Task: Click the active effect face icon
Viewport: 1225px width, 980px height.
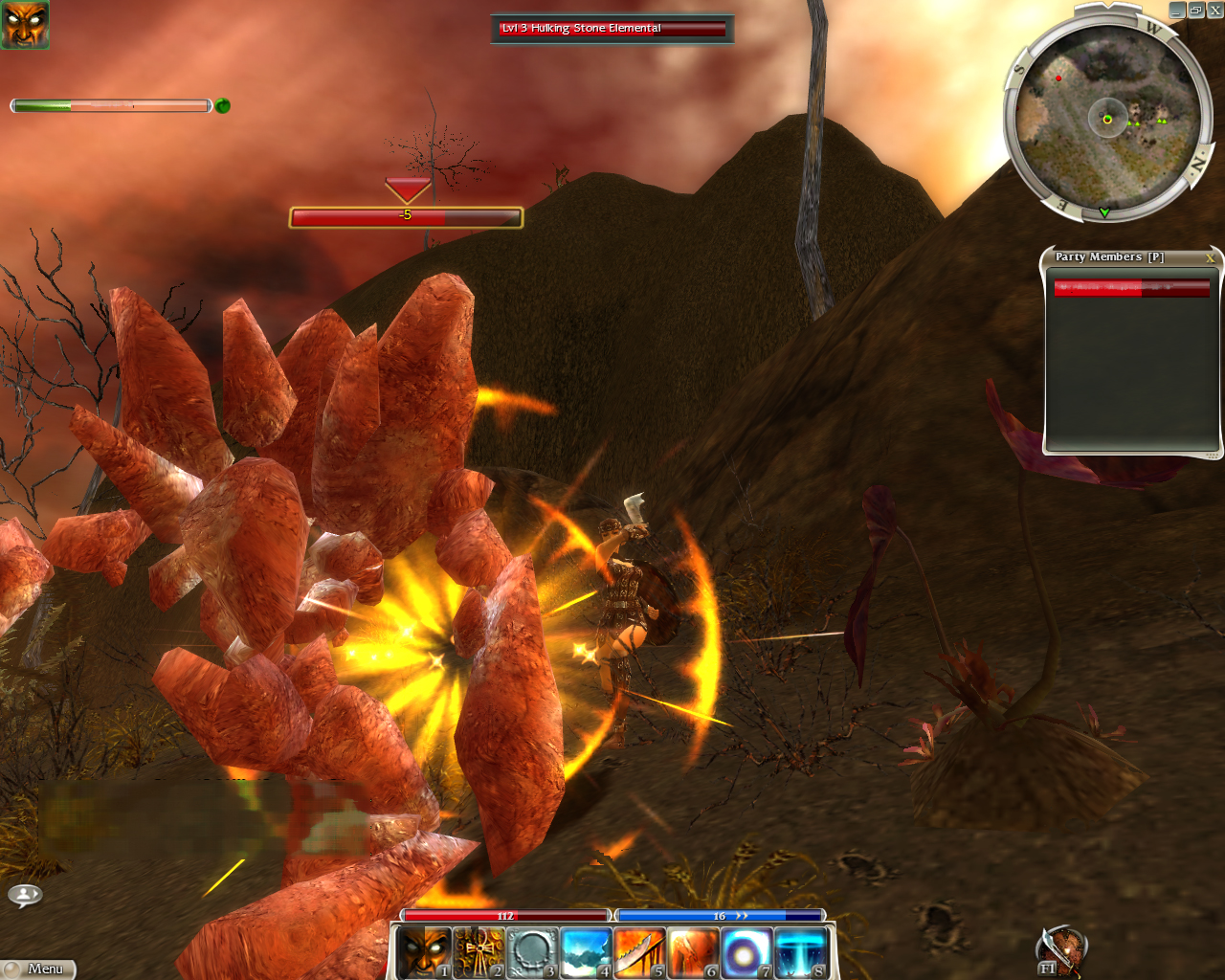Action: (25, 25)
